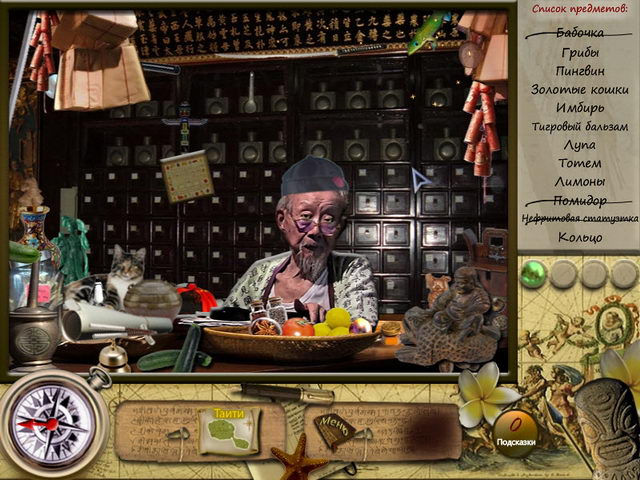
Task: Open the Таити map card
Action: click(x=227, y=430)
